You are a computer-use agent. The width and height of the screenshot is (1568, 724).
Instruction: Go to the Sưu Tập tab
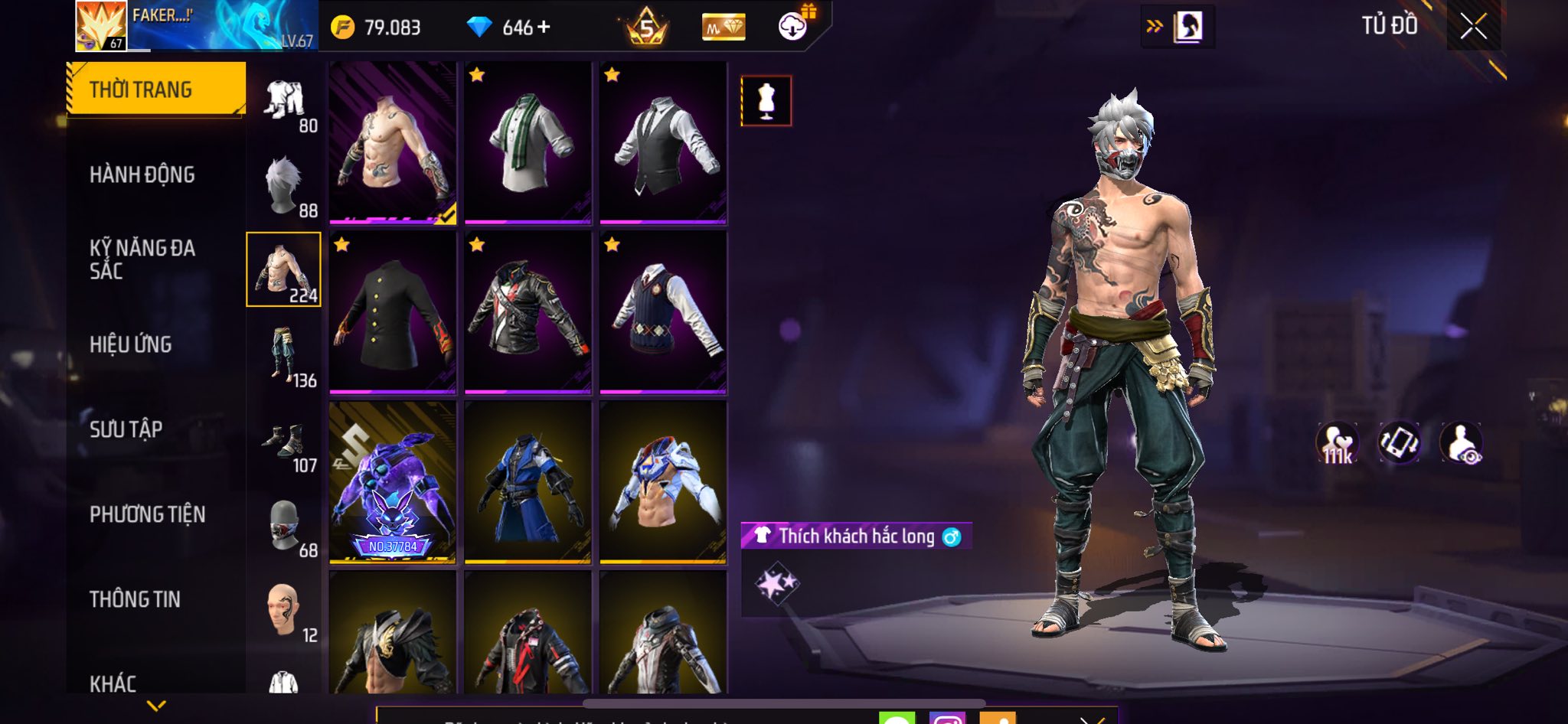click(x=126, y=429)
